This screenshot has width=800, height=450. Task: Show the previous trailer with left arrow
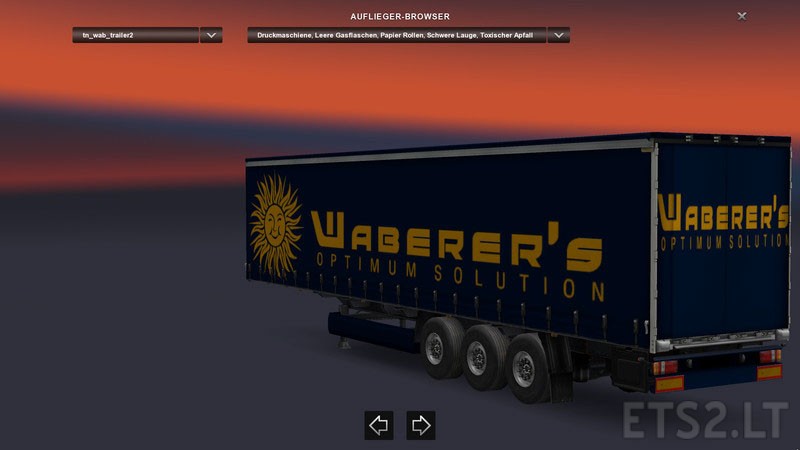[x=378, y=425]
